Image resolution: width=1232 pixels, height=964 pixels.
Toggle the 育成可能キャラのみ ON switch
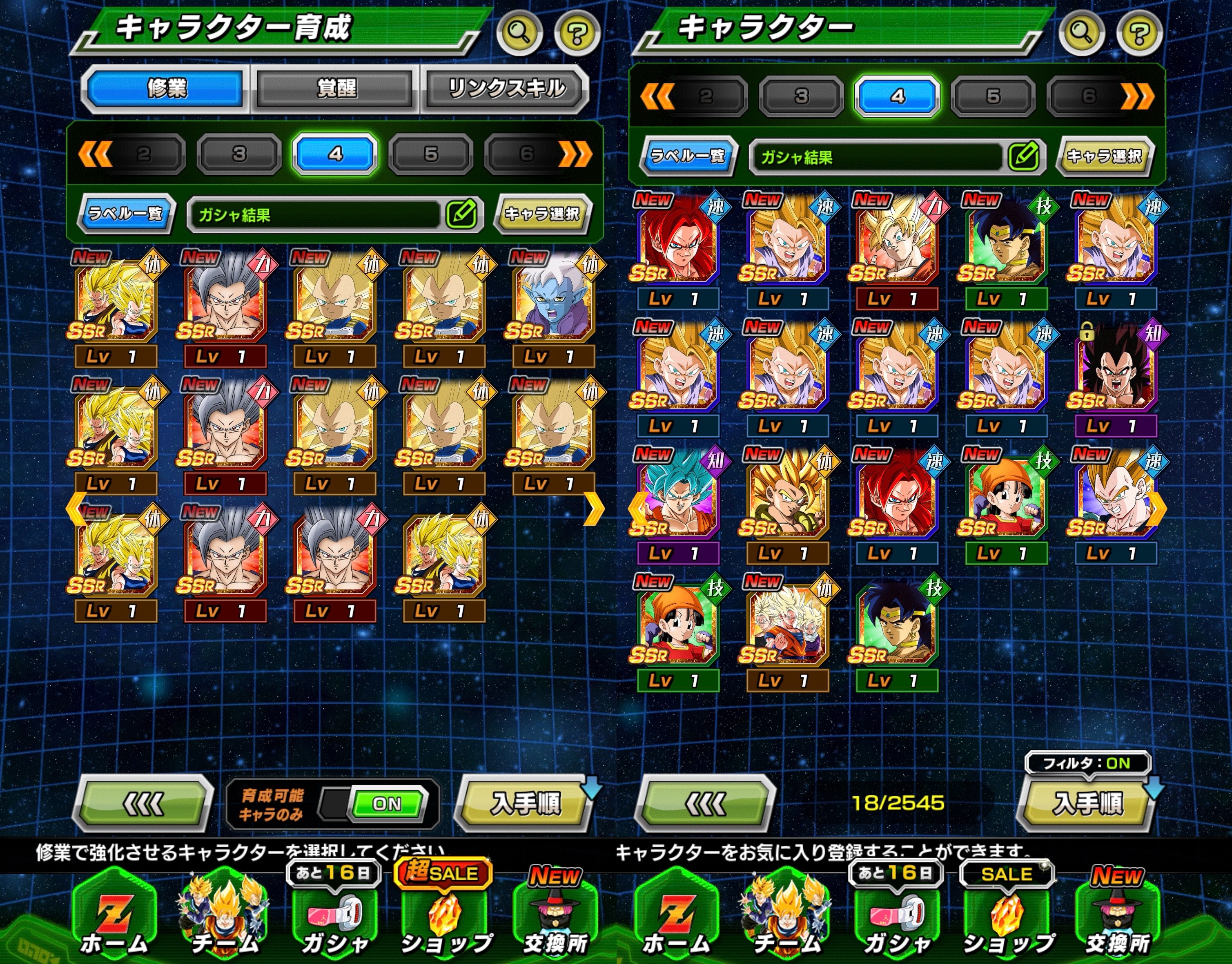387,804
